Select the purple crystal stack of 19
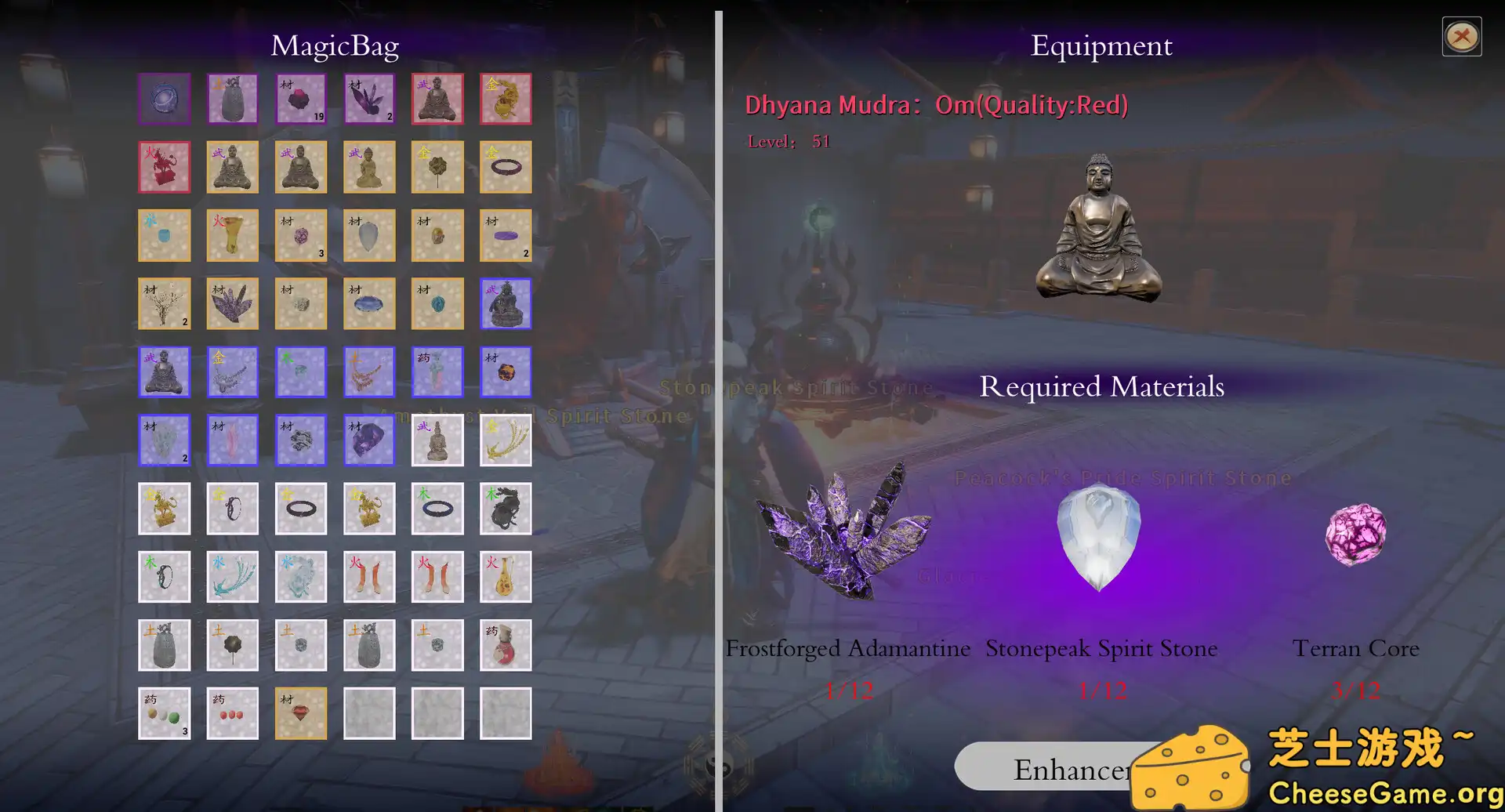This screenshot has height=812, width=1505. pyautogui.click(x=301, y=99)
